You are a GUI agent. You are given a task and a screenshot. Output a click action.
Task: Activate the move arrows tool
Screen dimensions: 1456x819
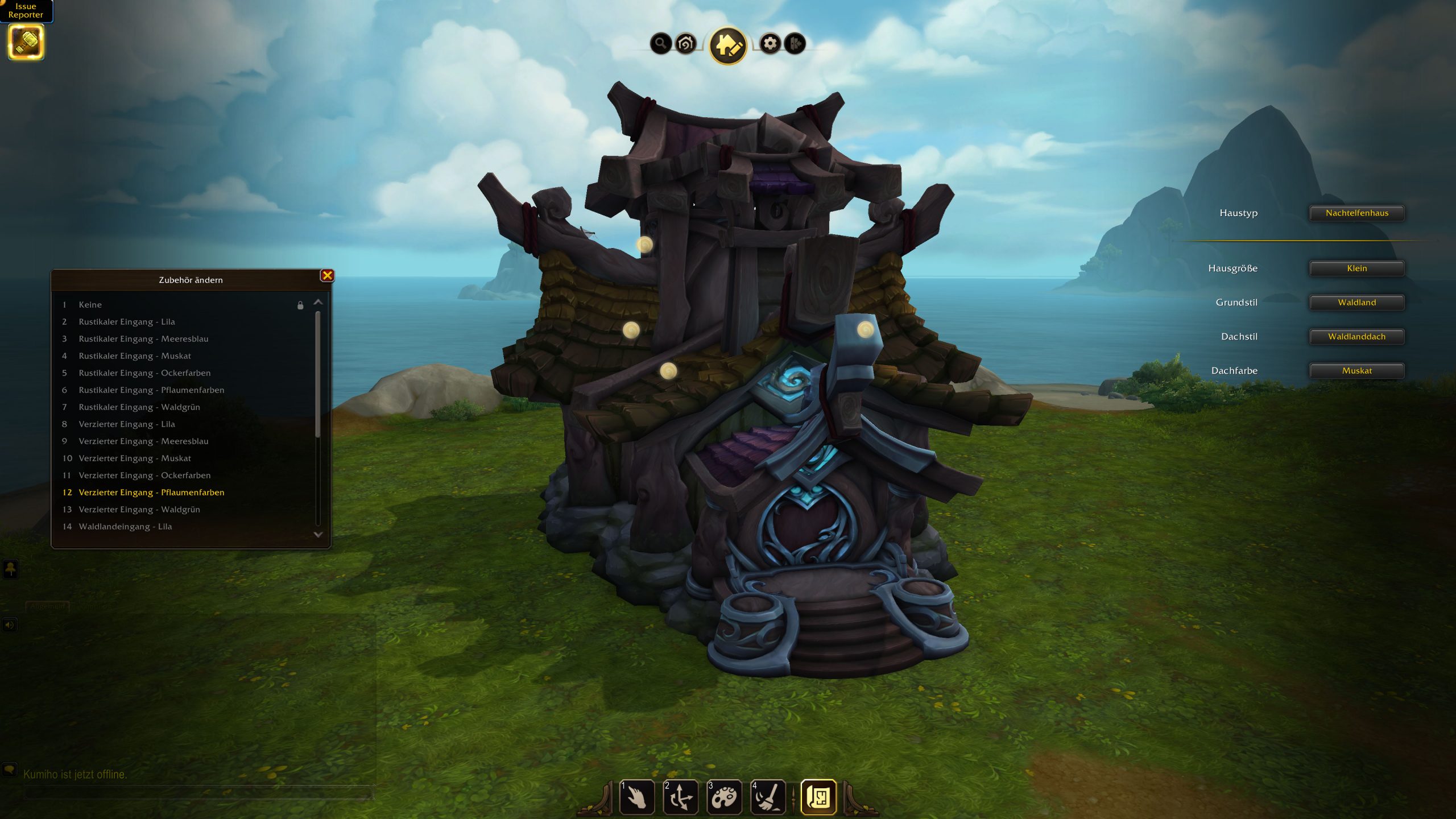(x=681, y=797)
